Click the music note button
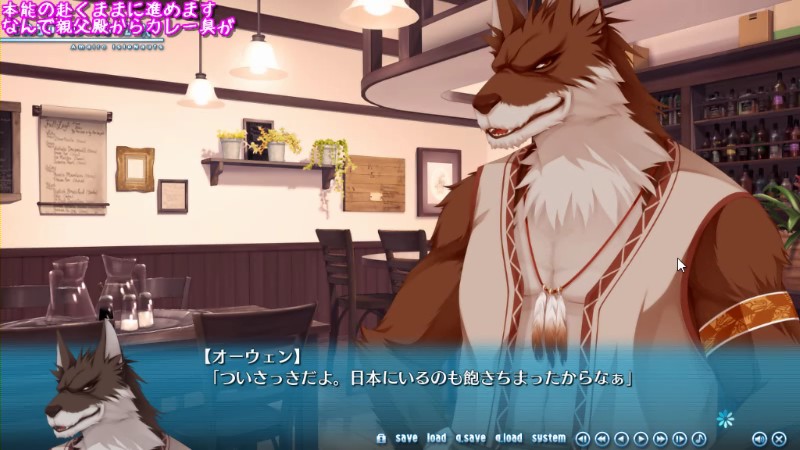The width and height of the screenshot is (800, 450). 698,438
